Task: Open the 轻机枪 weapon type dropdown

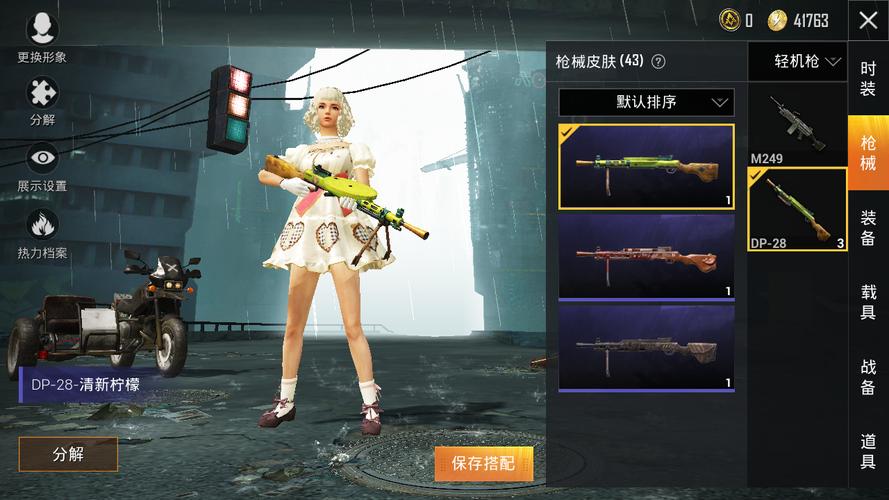Action: (x=797, y=62)
